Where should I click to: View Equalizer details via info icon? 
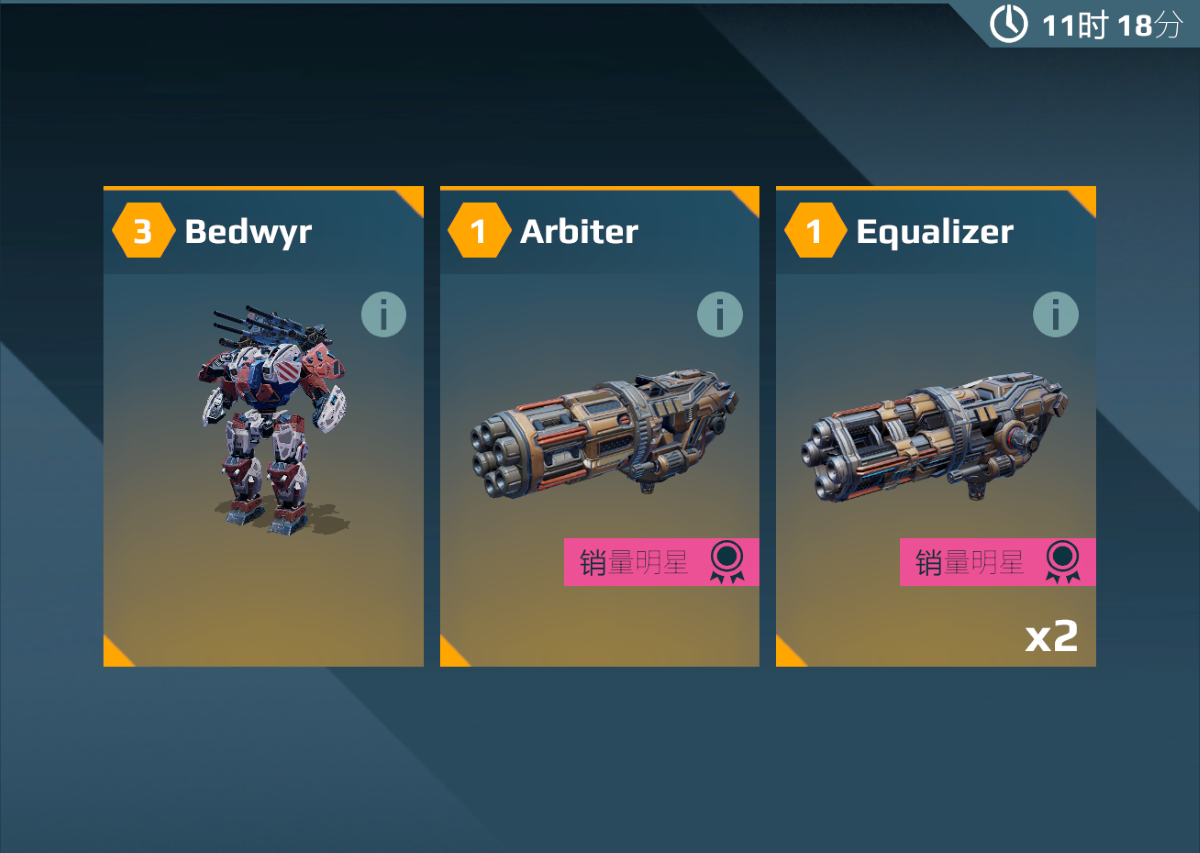(x=1056, y=315)
